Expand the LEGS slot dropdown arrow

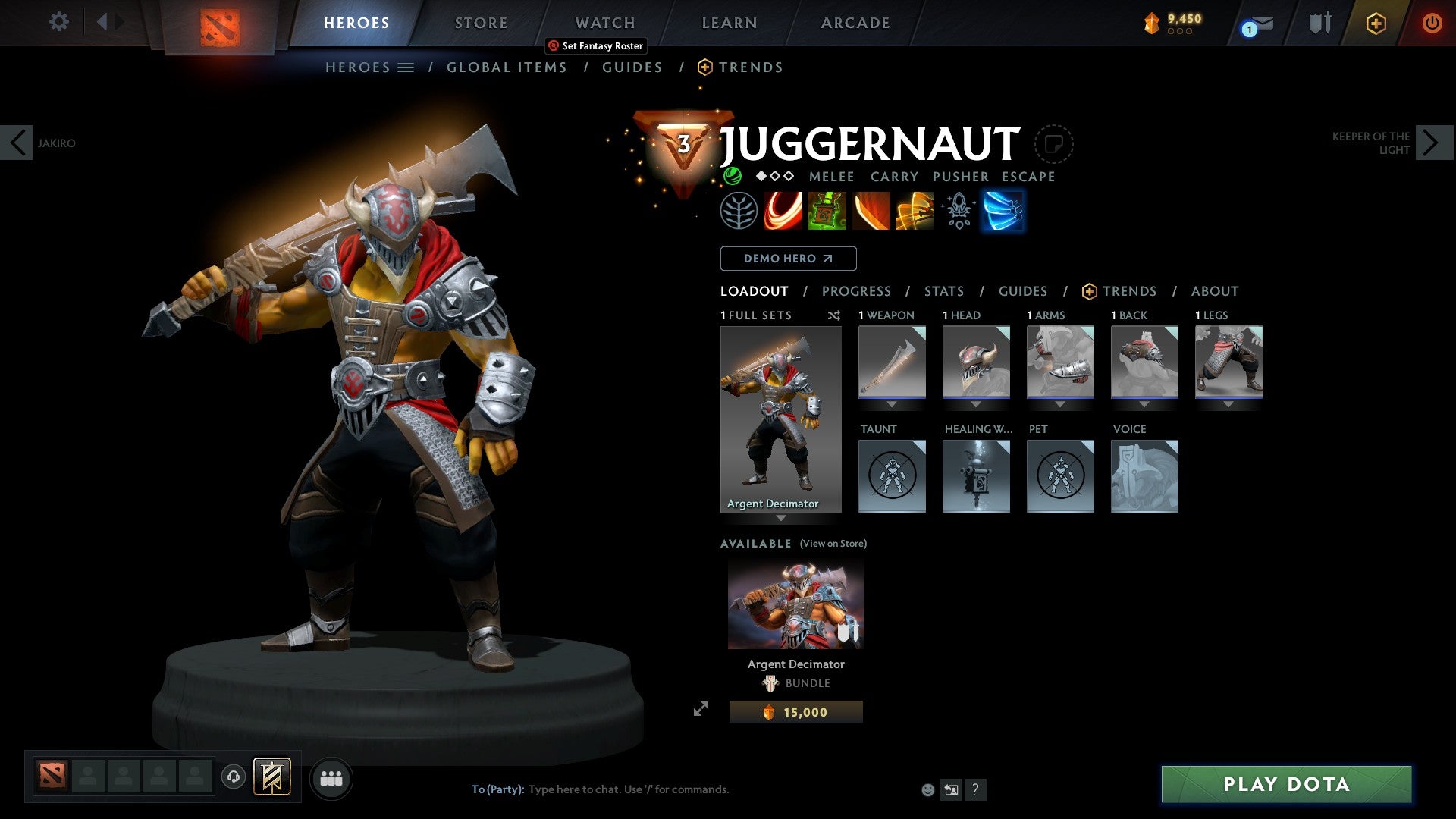1228,404
